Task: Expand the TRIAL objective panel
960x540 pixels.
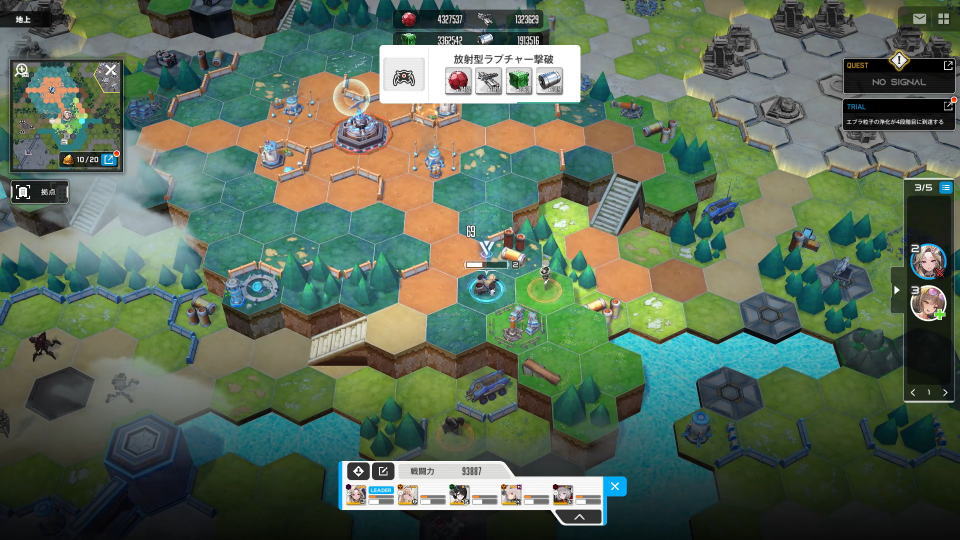Action: tap(948, 106)
